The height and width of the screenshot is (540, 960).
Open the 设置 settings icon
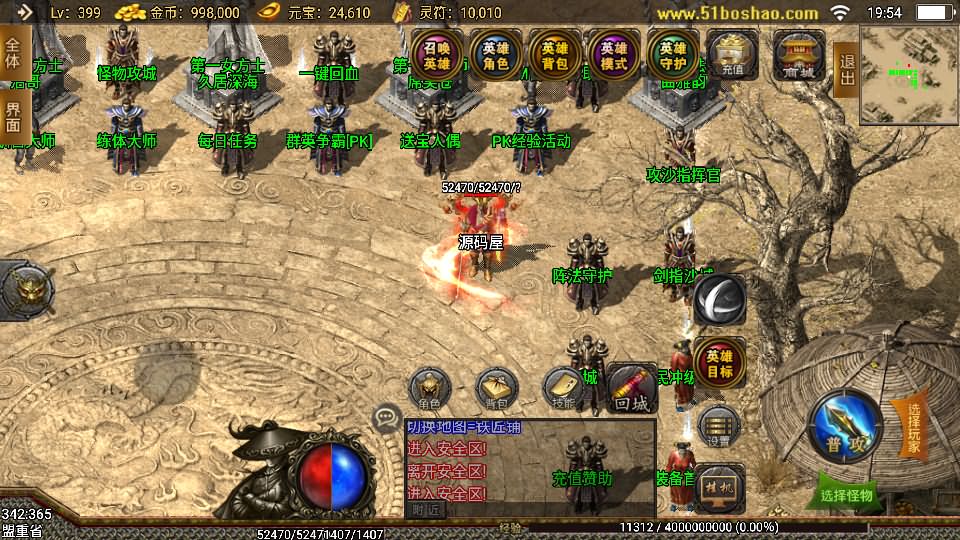[x=719, y=427]
